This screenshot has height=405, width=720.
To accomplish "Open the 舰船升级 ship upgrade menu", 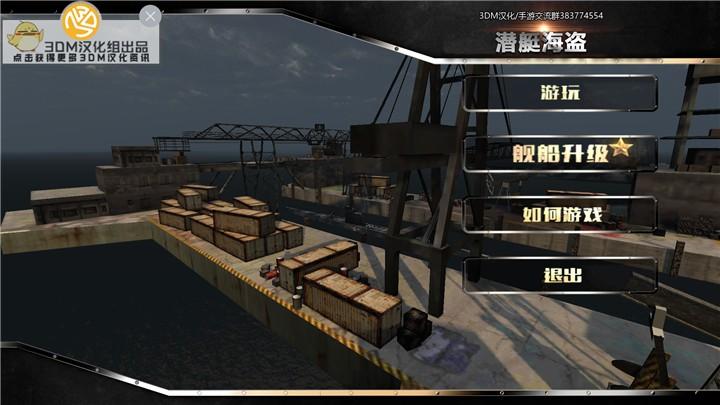I will coord(560,153).
